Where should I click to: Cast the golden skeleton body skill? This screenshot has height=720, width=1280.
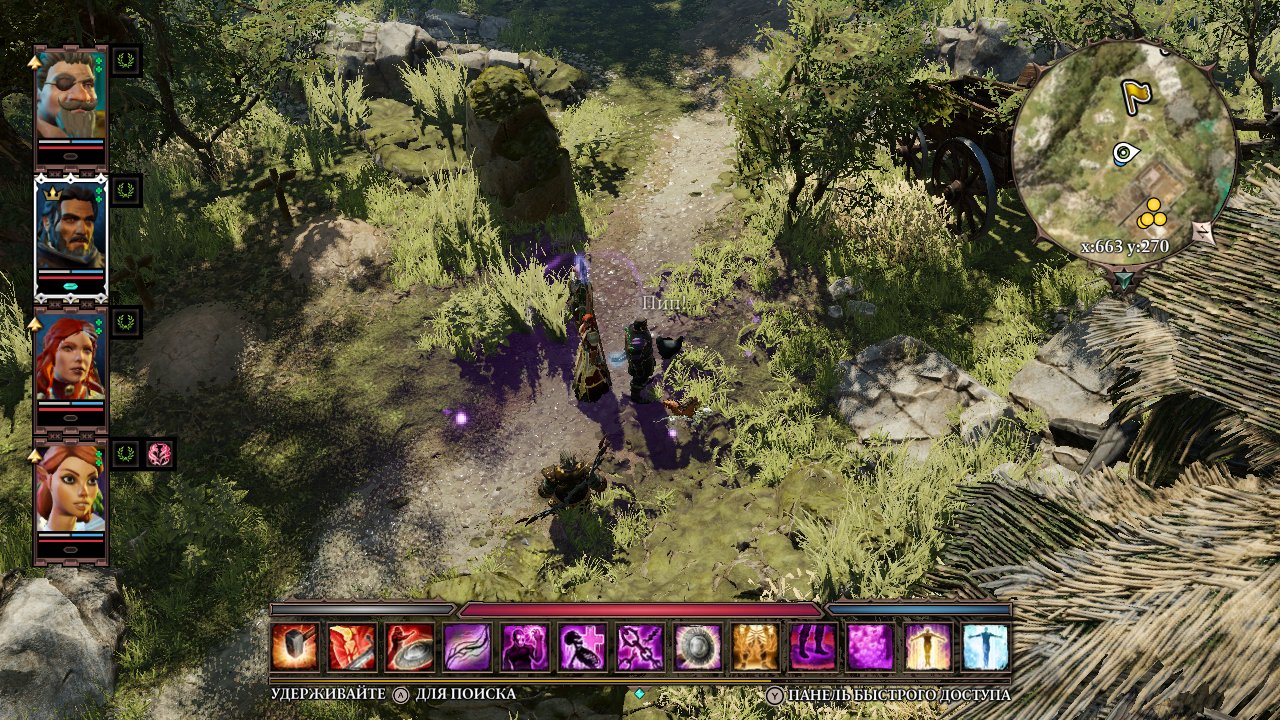coord(756,647)
